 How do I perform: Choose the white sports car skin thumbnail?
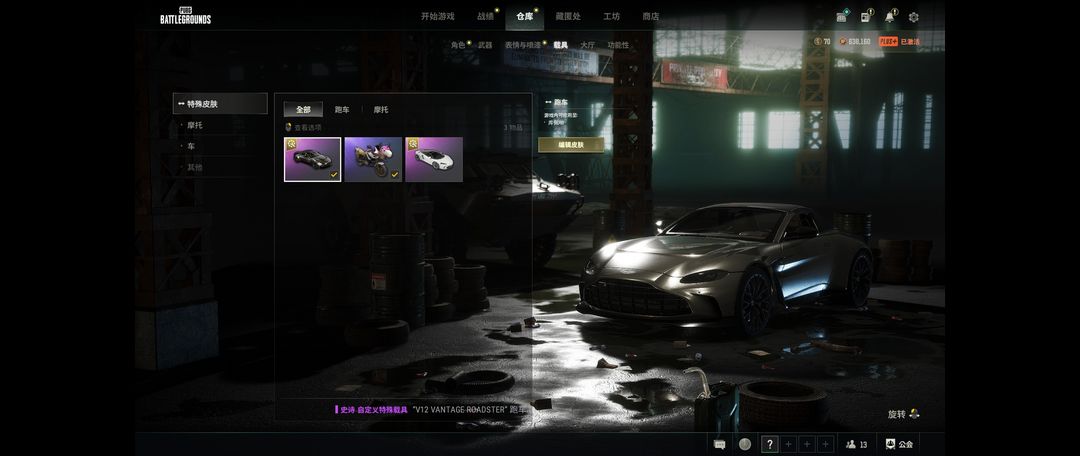point(434,159)
